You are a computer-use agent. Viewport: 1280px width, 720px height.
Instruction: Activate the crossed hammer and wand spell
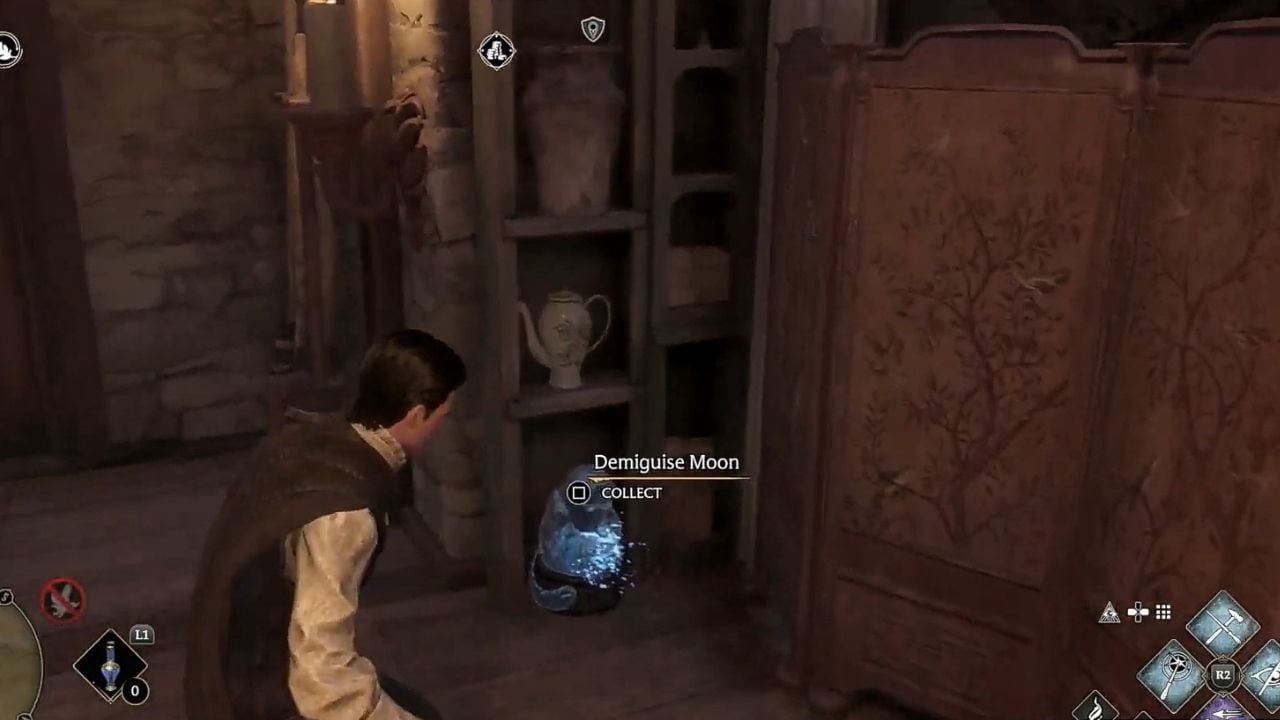point(1221,623)
